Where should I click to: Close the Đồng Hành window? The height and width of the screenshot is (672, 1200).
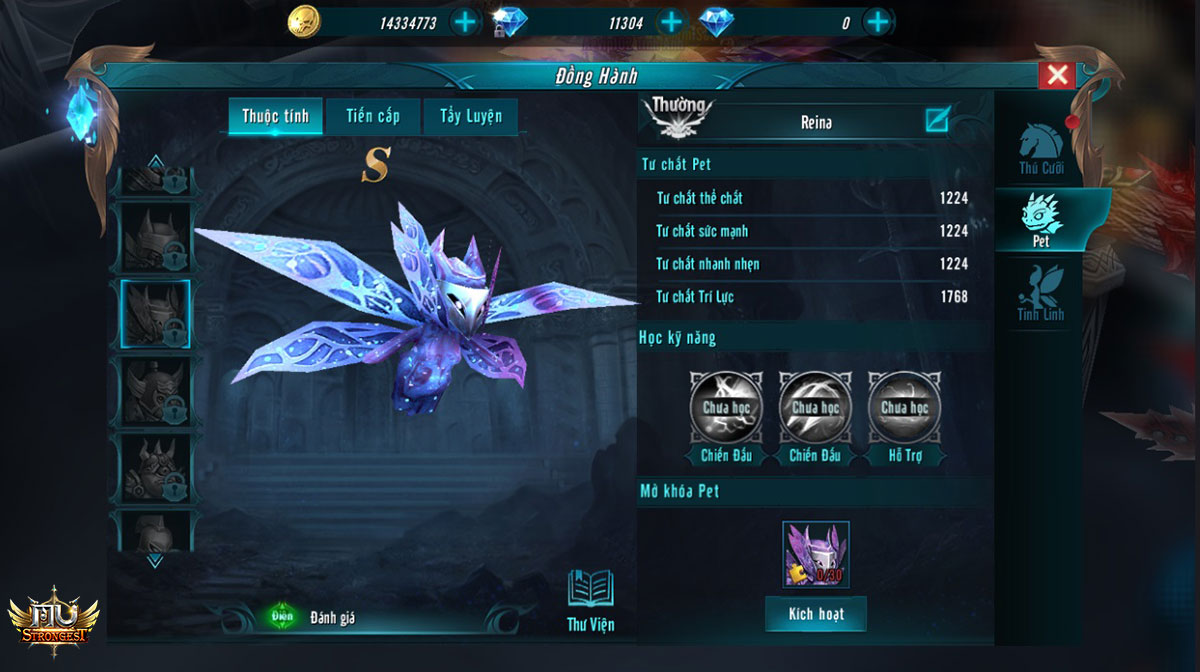[x=1057, y=75]
